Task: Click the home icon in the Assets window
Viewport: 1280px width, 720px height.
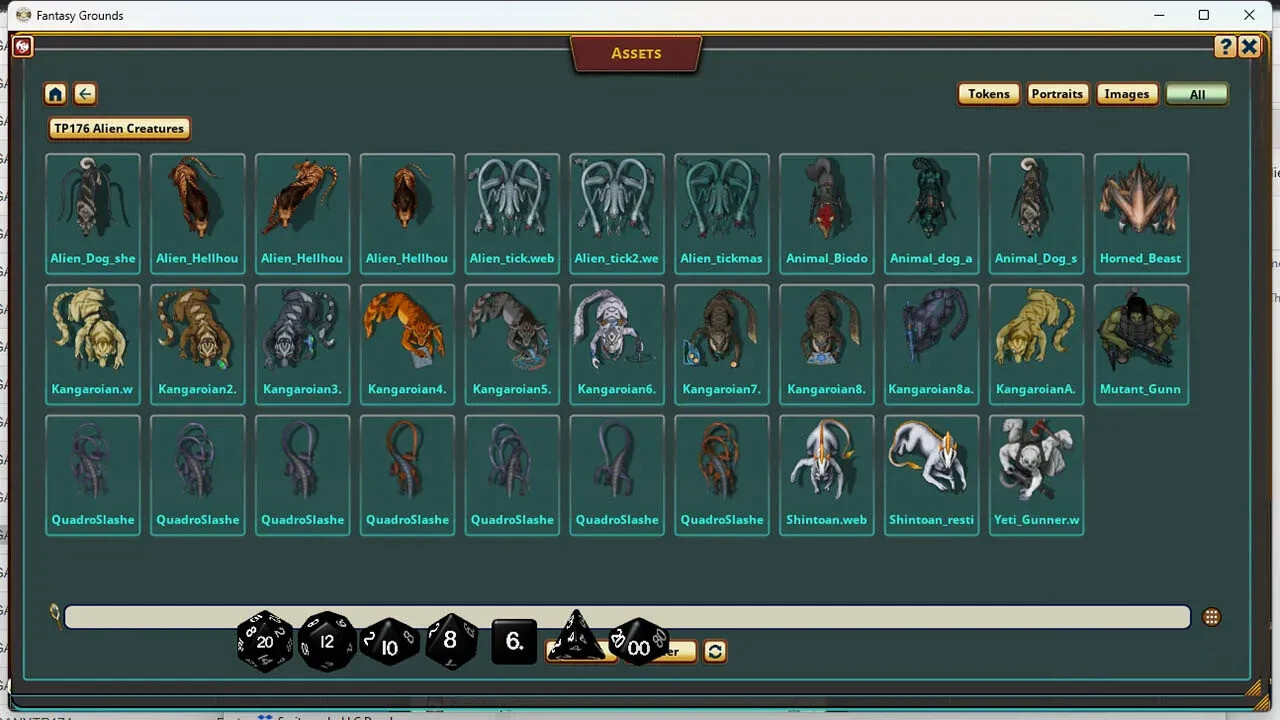Action: click(x=55, y=93)
